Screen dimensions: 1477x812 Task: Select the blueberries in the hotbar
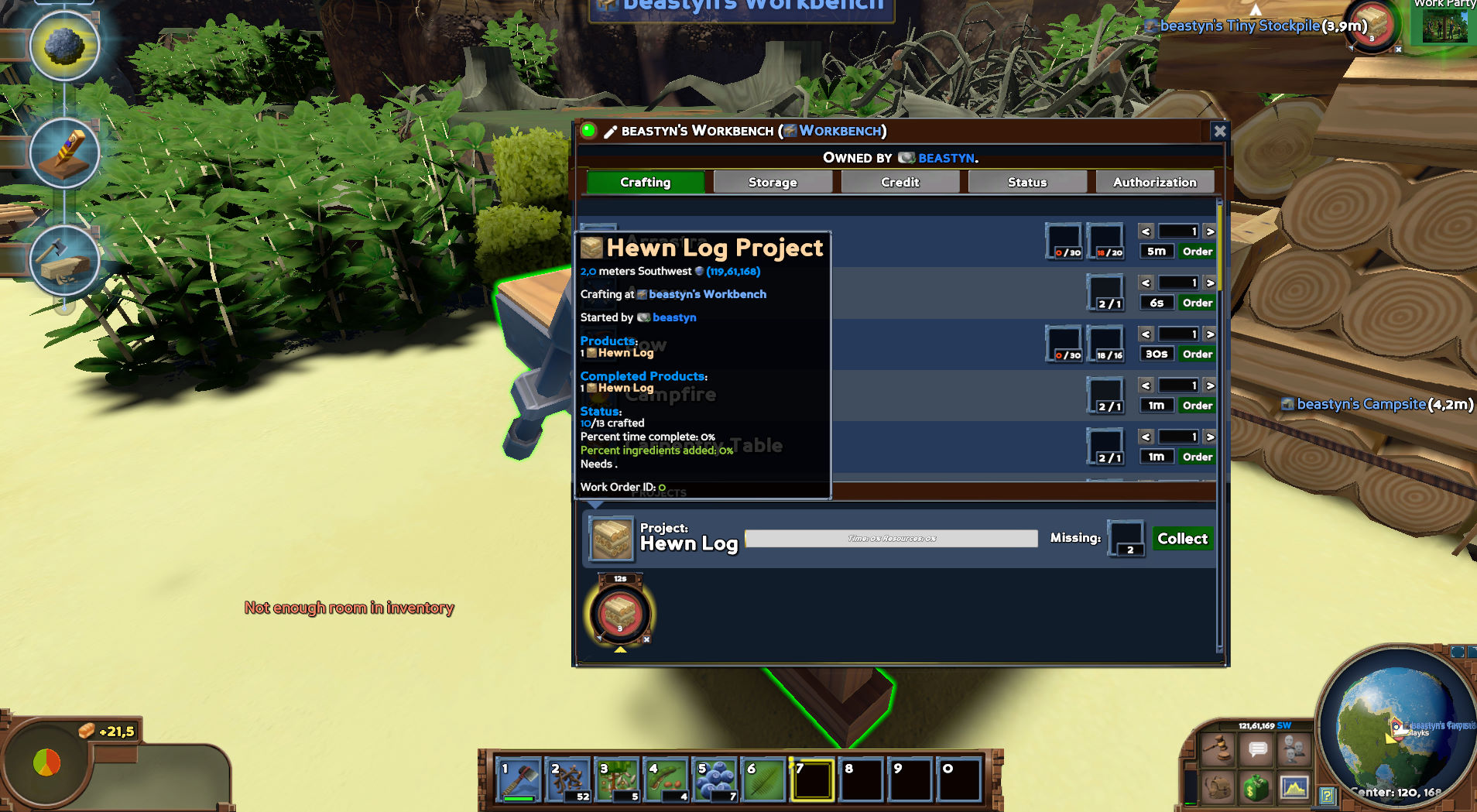(x=715, y=778)
